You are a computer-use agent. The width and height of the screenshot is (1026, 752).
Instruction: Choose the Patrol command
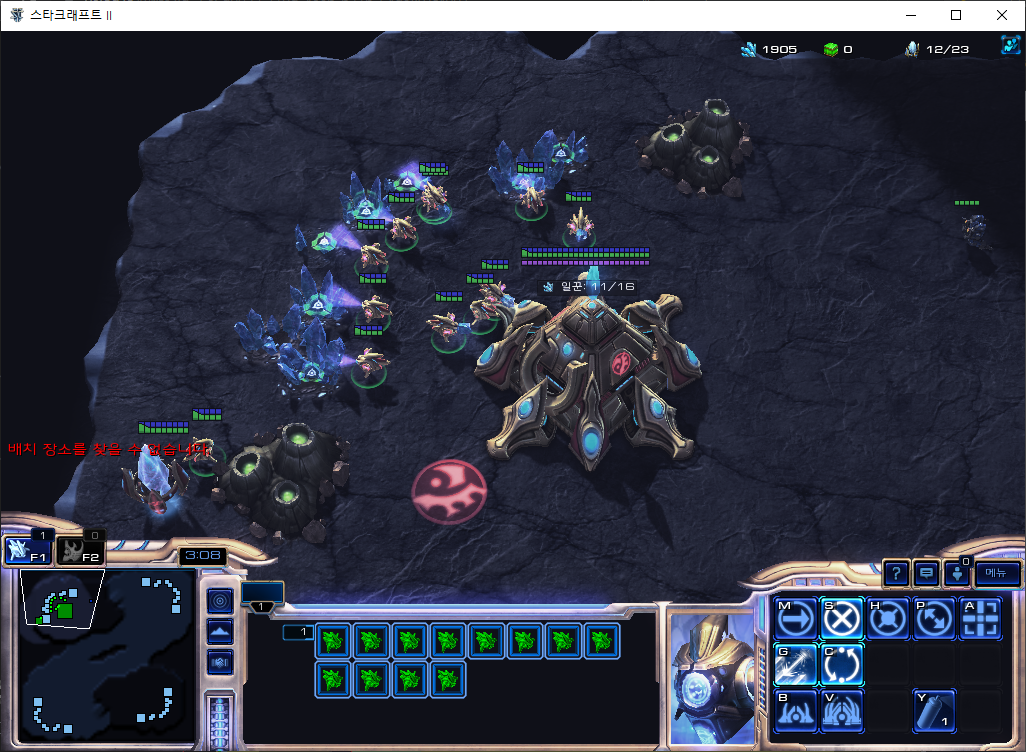[x=934, y=620]
